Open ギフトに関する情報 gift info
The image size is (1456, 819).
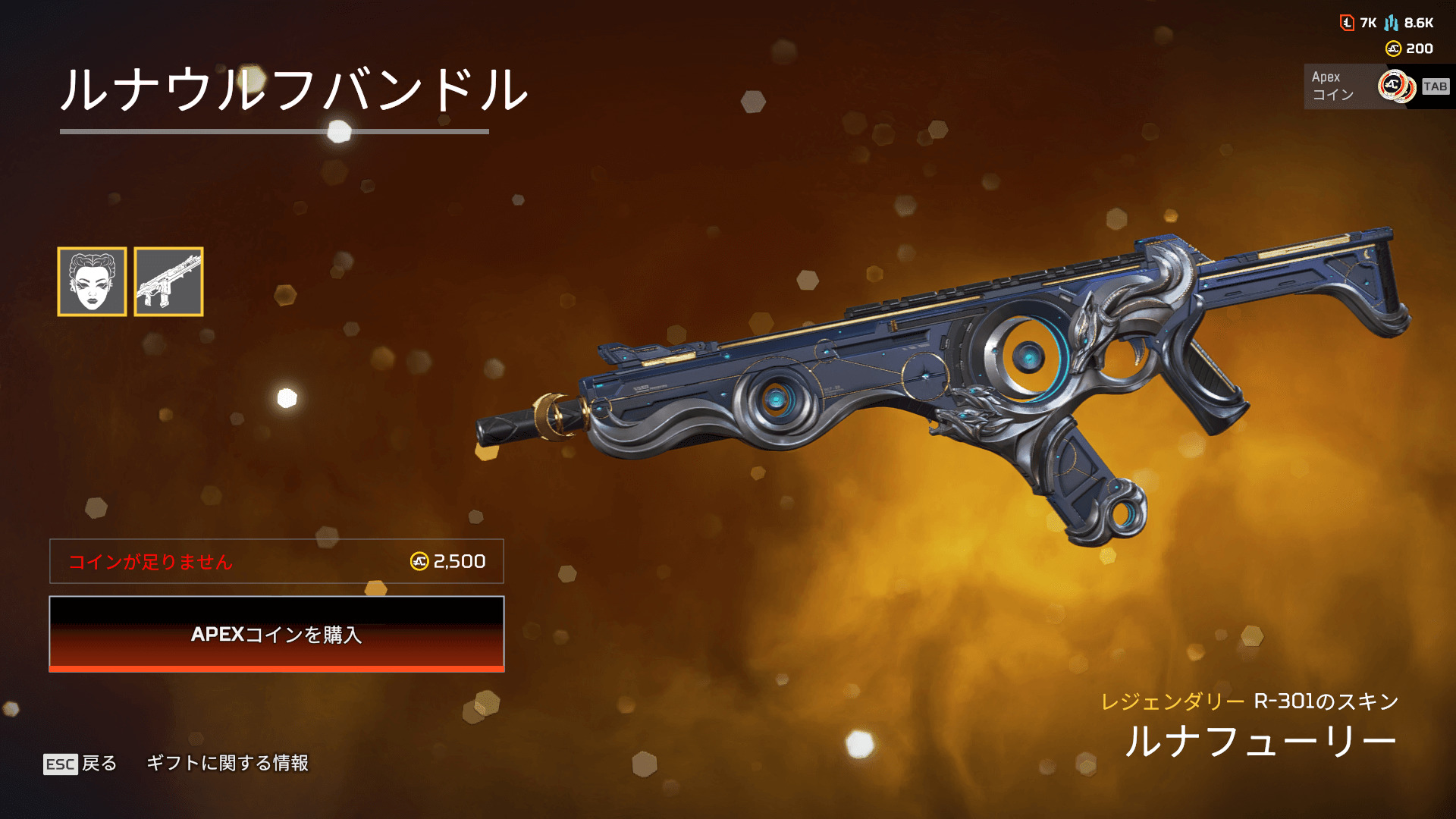[x=227, y=763]
